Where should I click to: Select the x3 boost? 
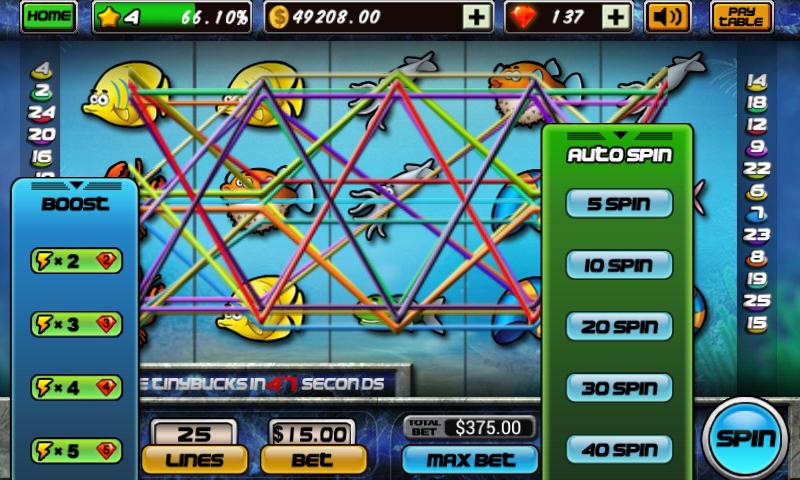(x=77, y=323)
